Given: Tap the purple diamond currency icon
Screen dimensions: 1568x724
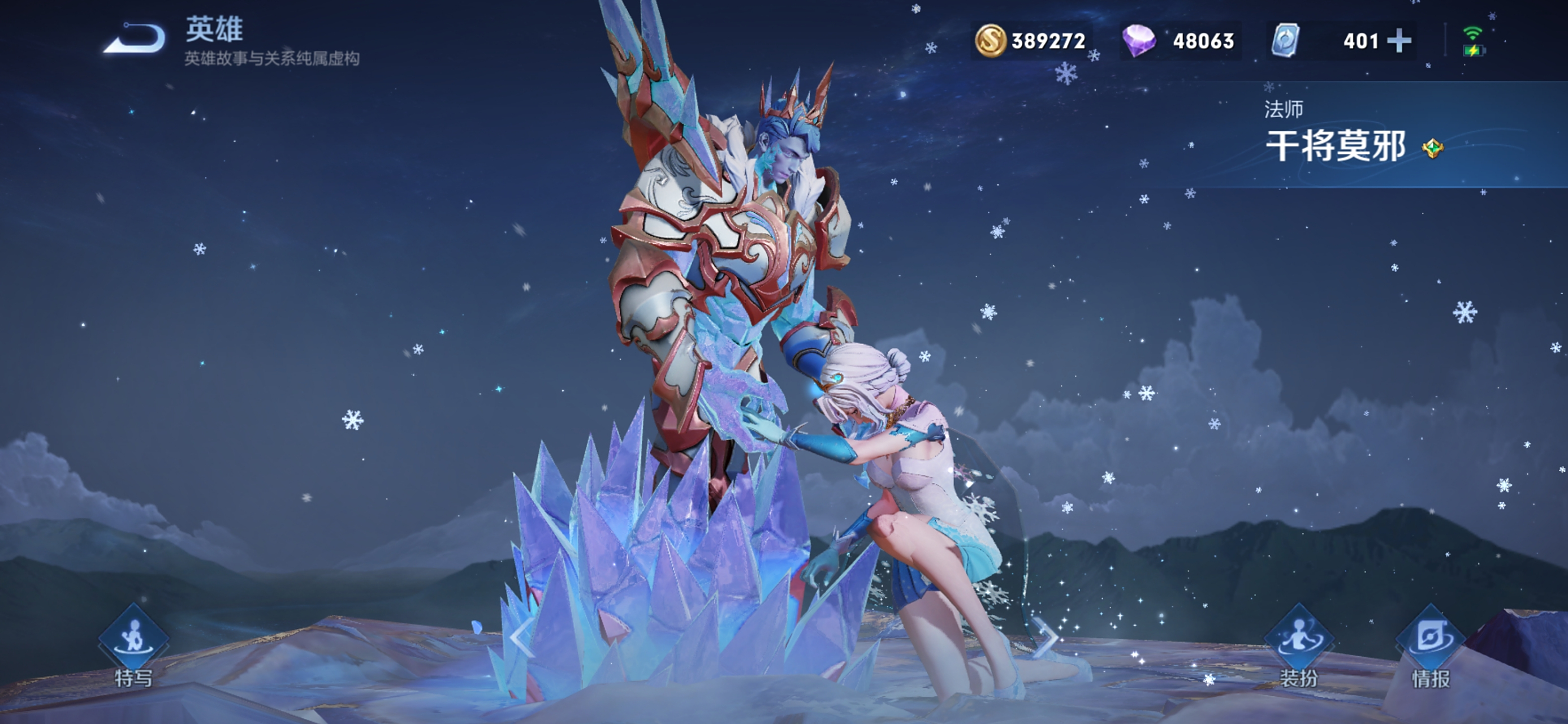Looking at the screenshot, I should pyautogui.click(x=1138, y=41).
